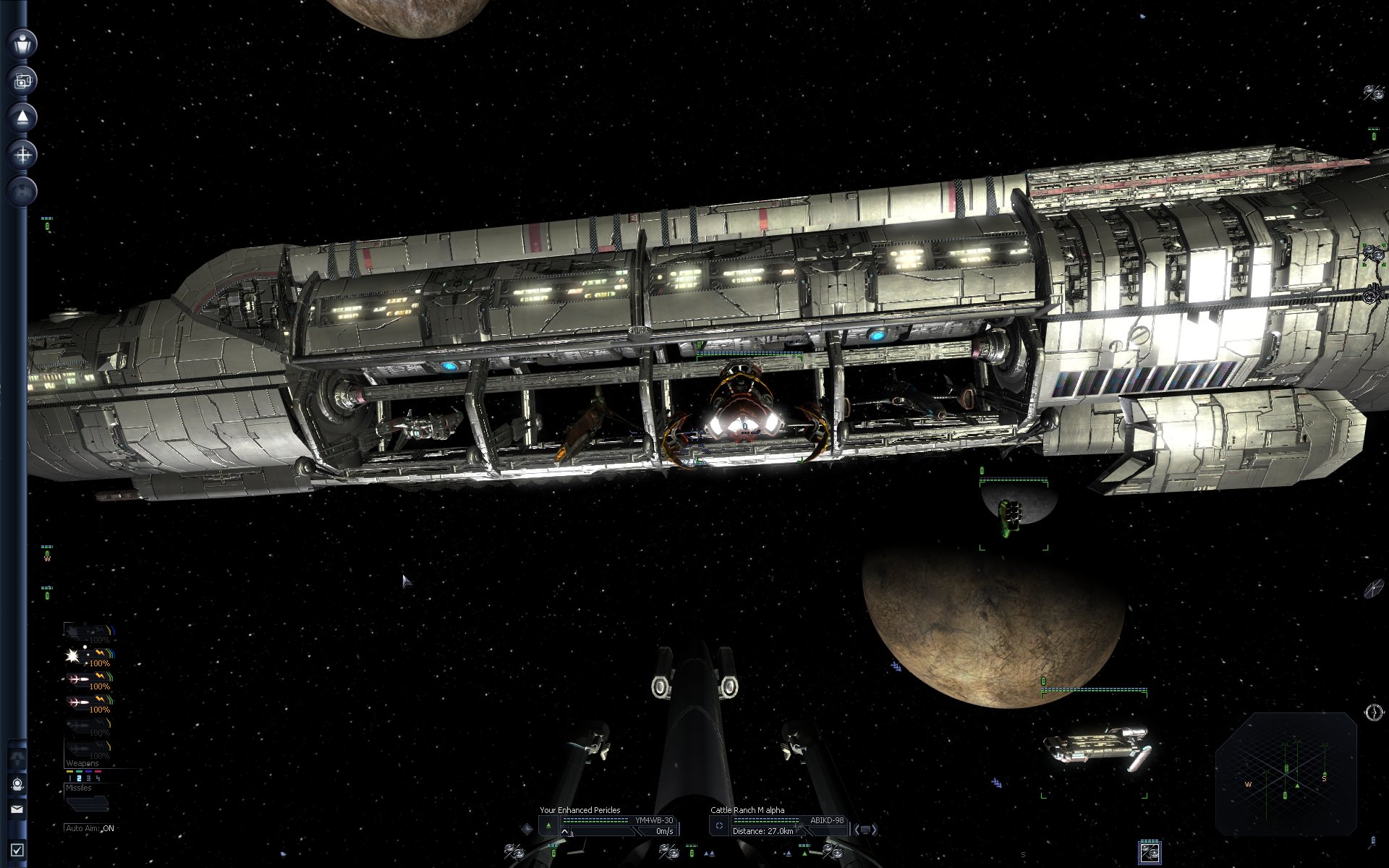This screenshot has width=1389, height=868.
Task: Click the overlapping windows property button
Action: pos(23,80)
